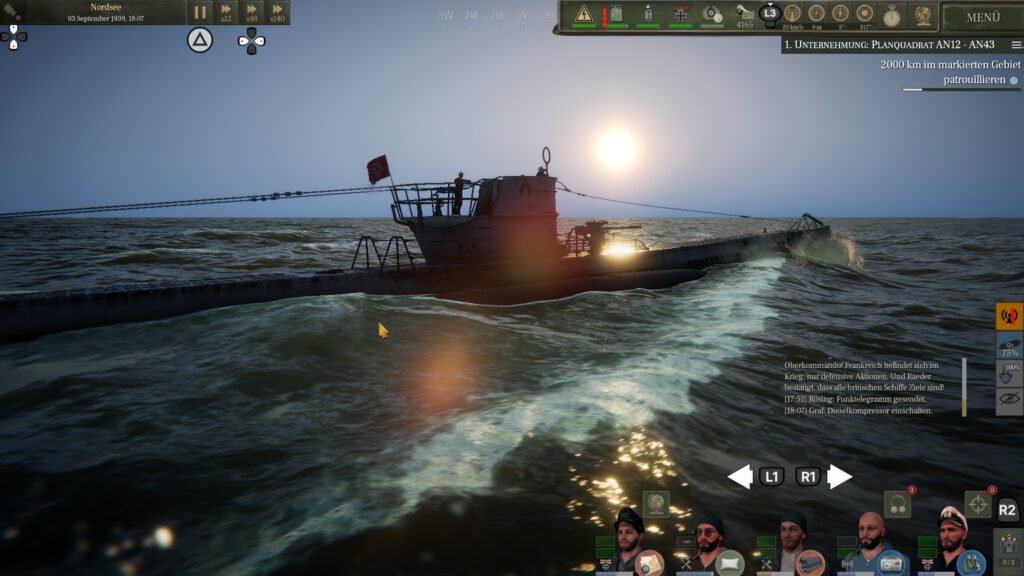This screenshot has height=576, width=1024.
Task: Click the binoculars task bubble on the captain
Action: tap(970, 563)
